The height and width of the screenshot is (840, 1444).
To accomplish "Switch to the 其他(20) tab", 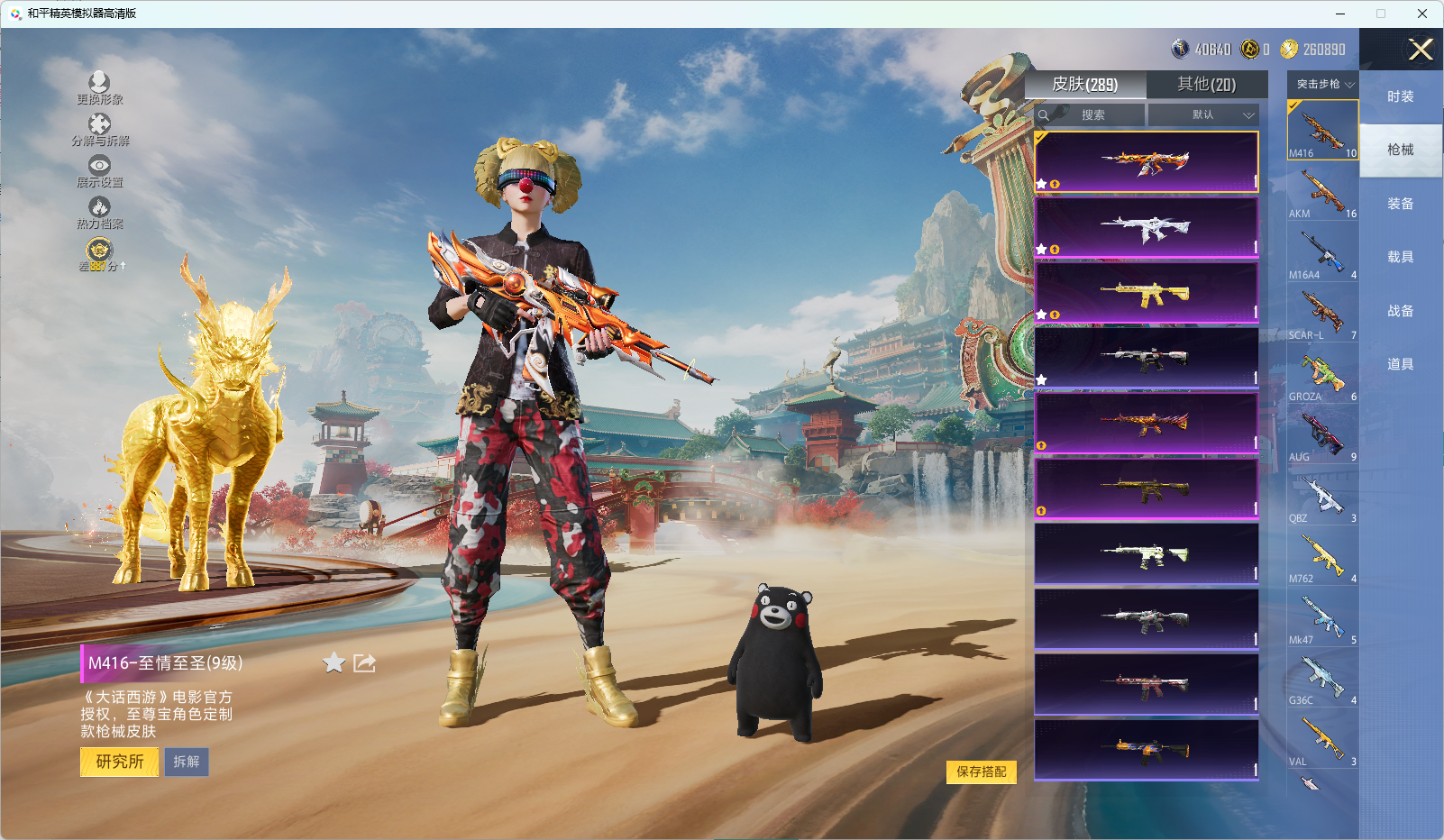I will click(1206, 85).
